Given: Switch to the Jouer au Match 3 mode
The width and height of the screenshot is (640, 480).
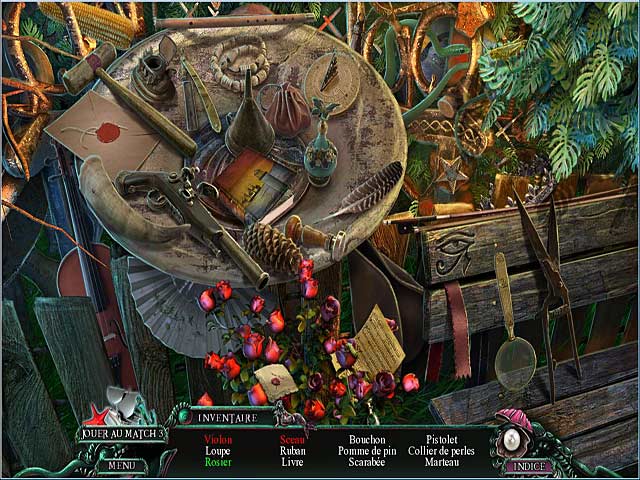Looking at the screenshot, I should tap(122, 434).
